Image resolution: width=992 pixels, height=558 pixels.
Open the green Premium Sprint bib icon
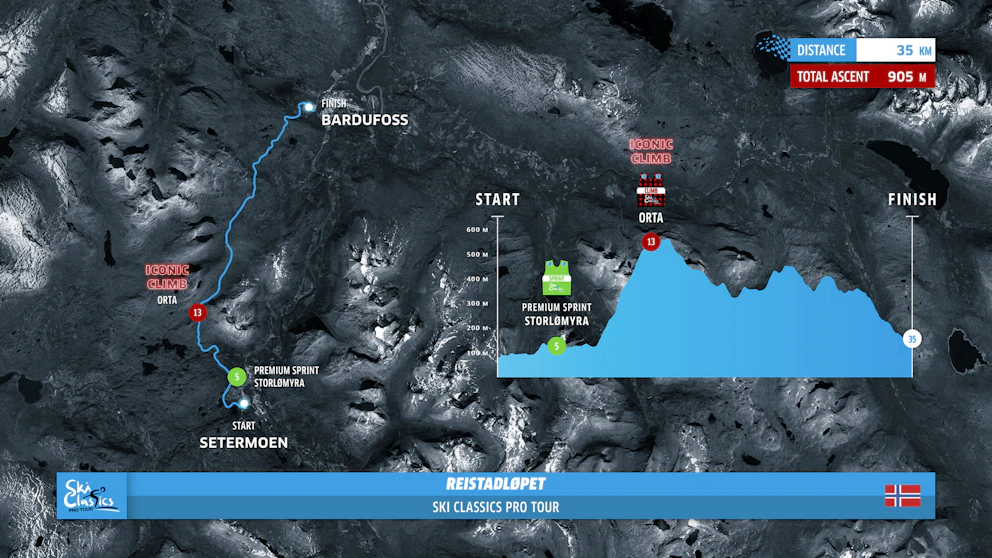[x=556, y=278]
